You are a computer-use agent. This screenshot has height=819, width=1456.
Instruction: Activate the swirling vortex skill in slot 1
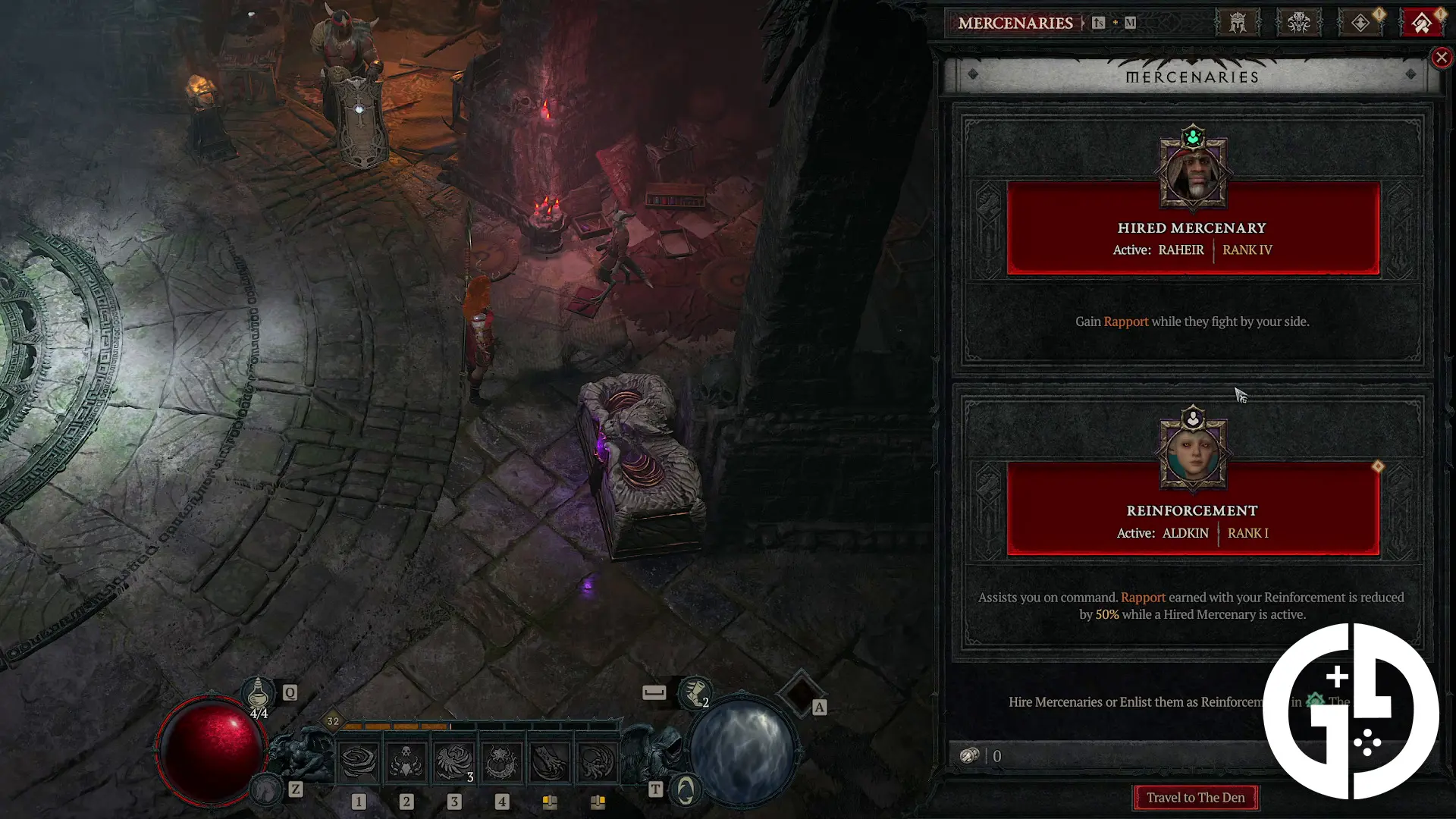tap(359, 761)
